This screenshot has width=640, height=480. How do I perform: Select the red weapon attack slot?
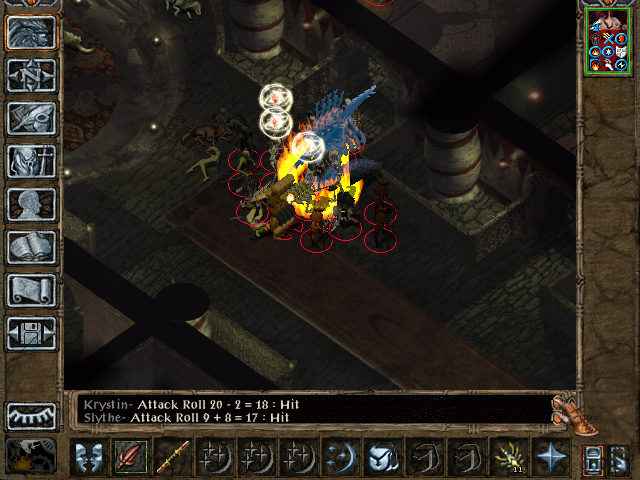130,457
